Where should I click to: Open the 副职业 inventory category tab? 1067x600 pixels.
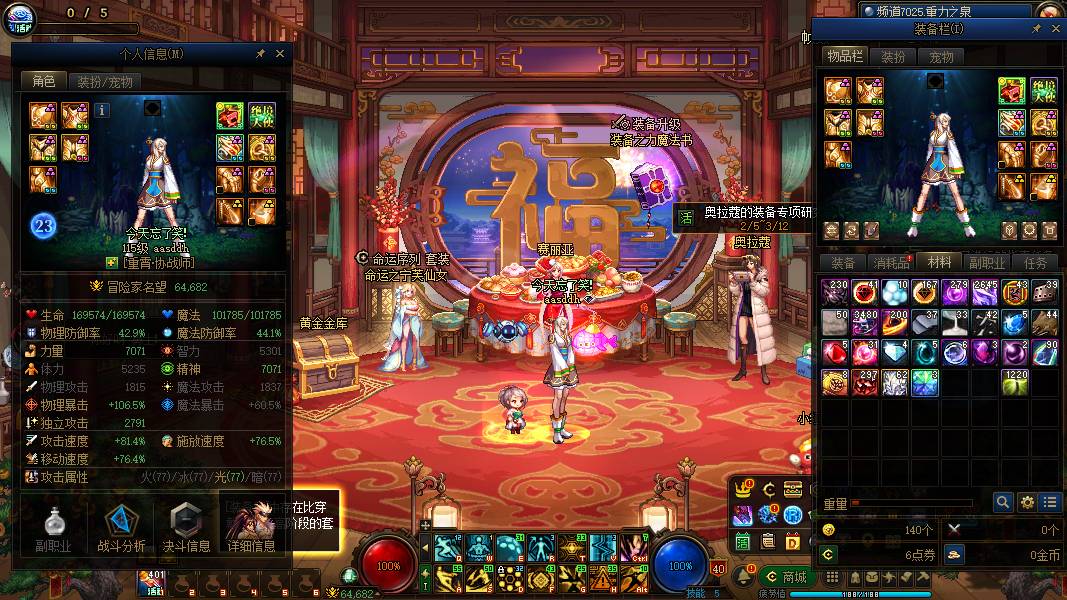(x=987, y=263)
